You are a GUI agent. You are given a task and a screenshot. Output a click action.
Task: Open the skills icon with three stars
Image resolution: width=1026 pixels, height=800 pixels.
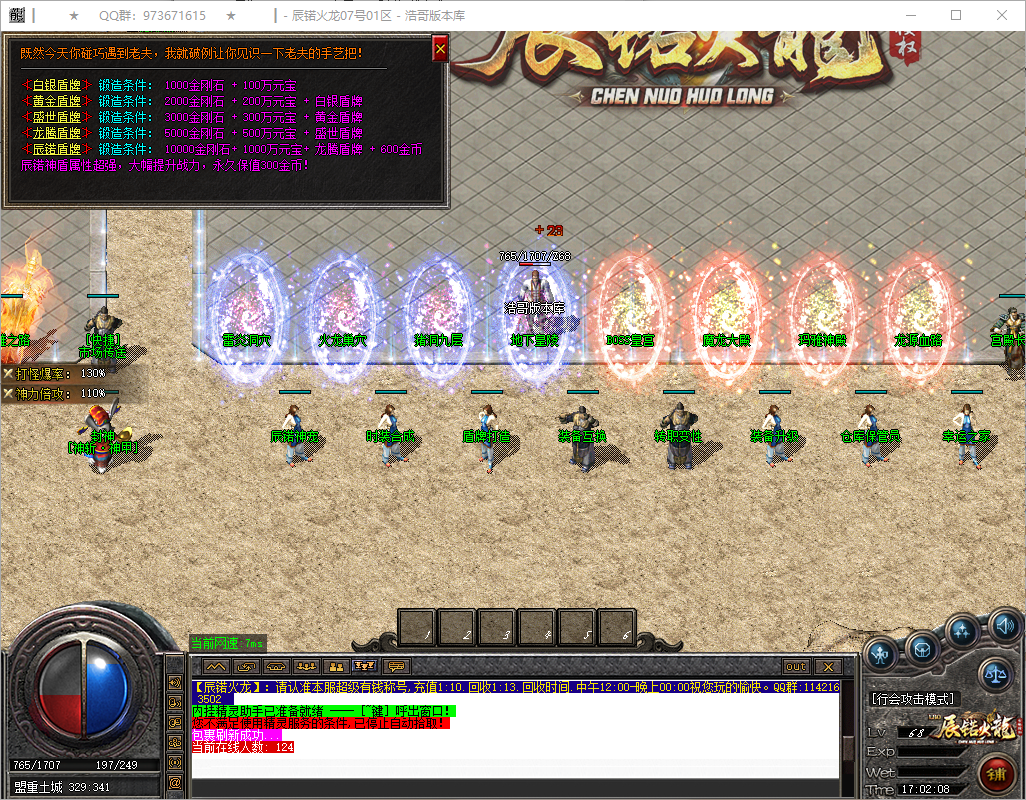tap(963, 631)
